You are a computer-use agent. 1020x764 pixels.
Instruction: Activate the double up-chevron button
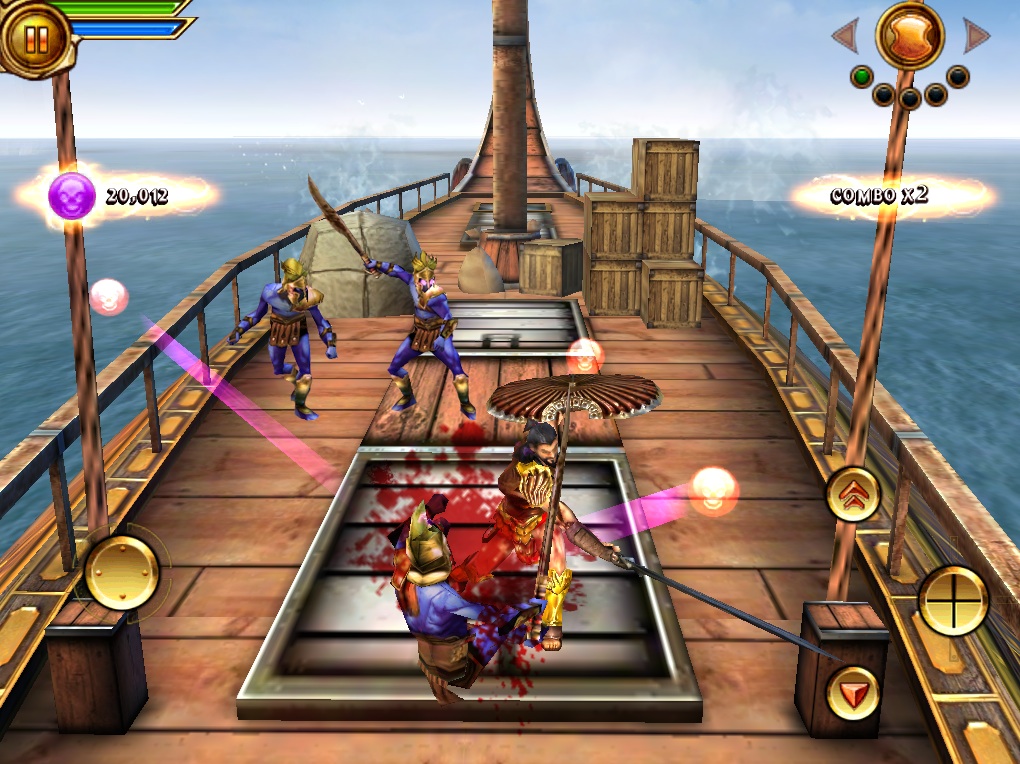point(853,494)
